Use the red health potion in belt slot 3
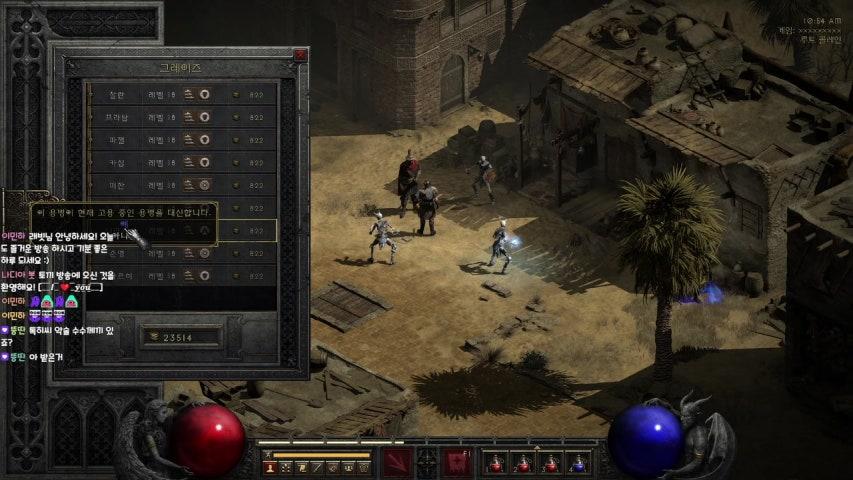This screenshot has height=480, width=853. pos(550,463)
